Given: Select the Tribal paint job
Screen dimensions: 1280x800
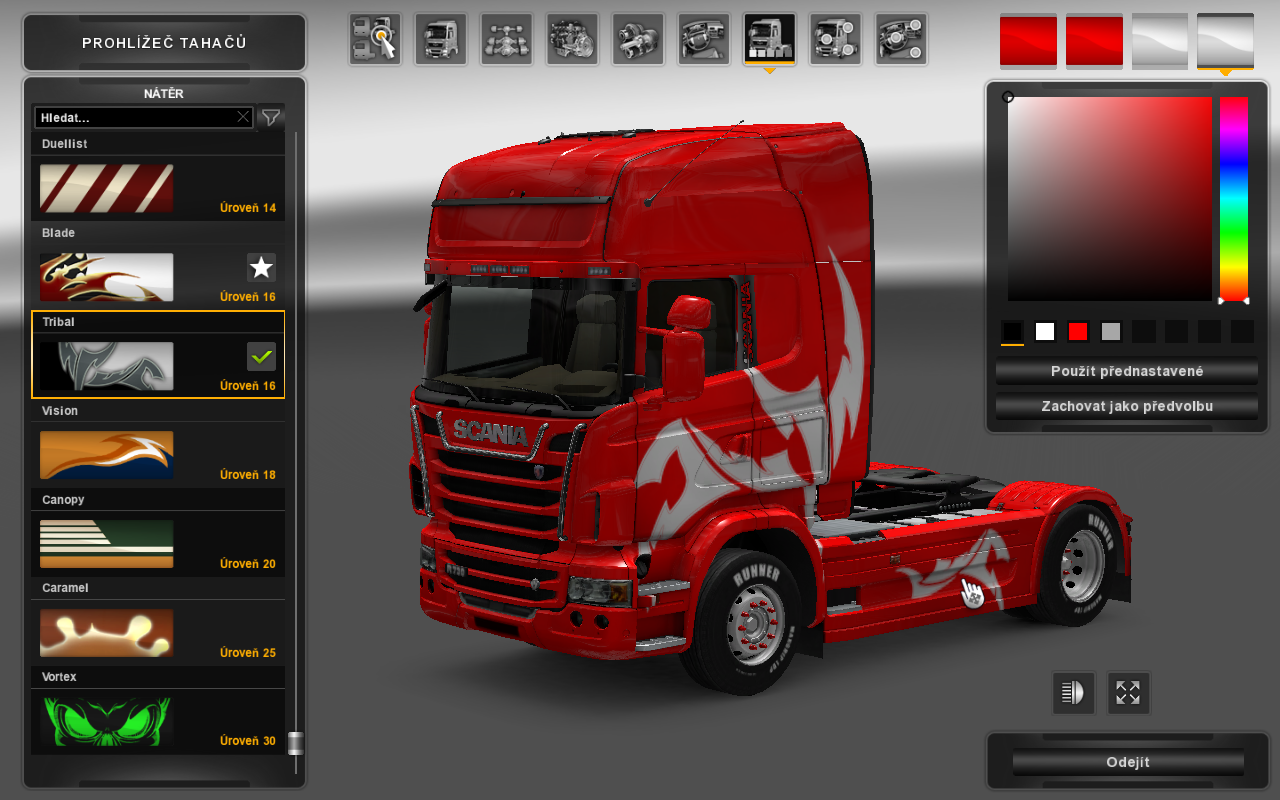Looking at the screenshot, I should click(106, 366).
